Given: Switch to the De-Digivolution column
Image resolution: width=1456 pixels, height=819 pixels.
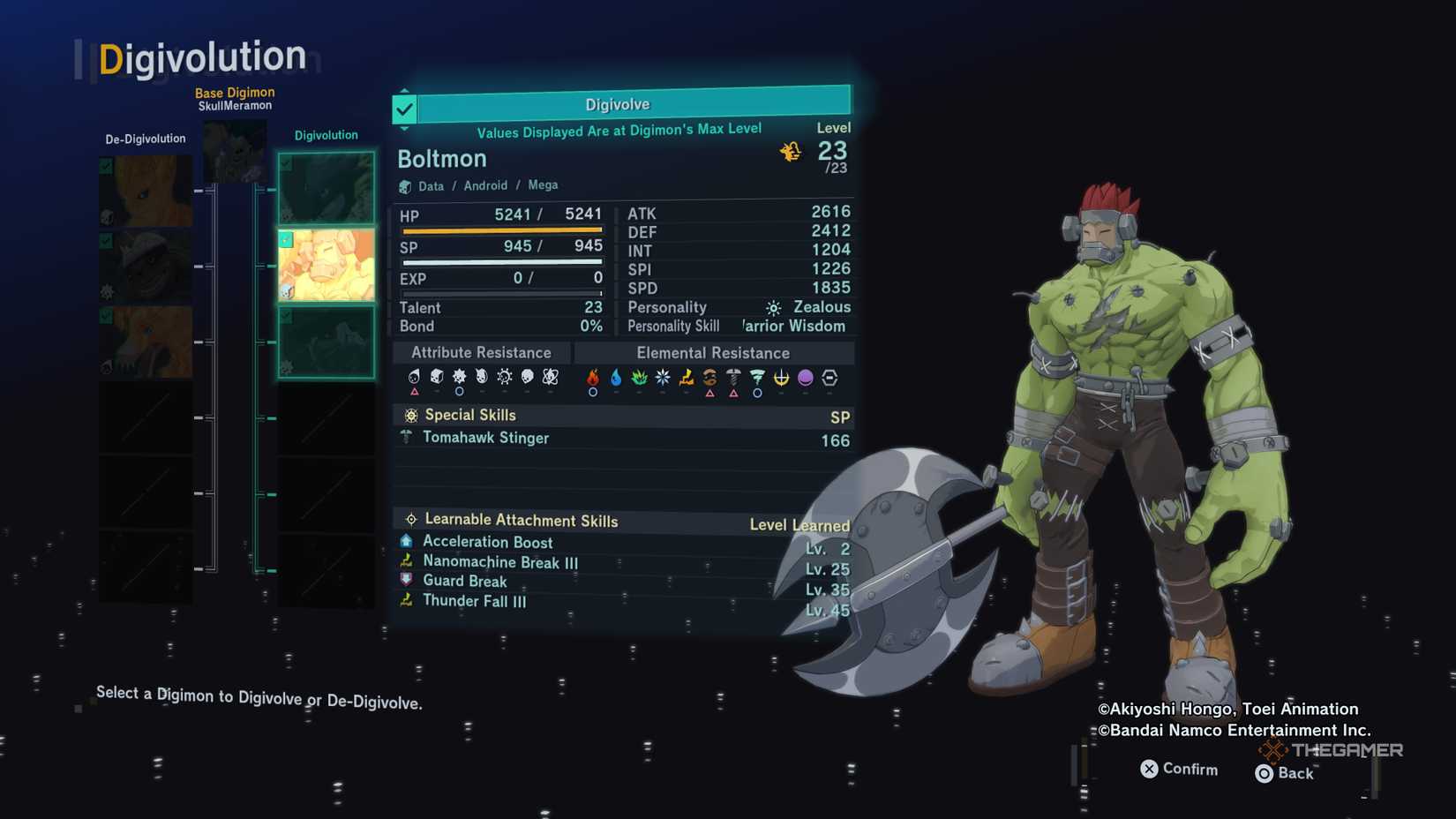Looking at the screenshot, I should coord(144,138).
